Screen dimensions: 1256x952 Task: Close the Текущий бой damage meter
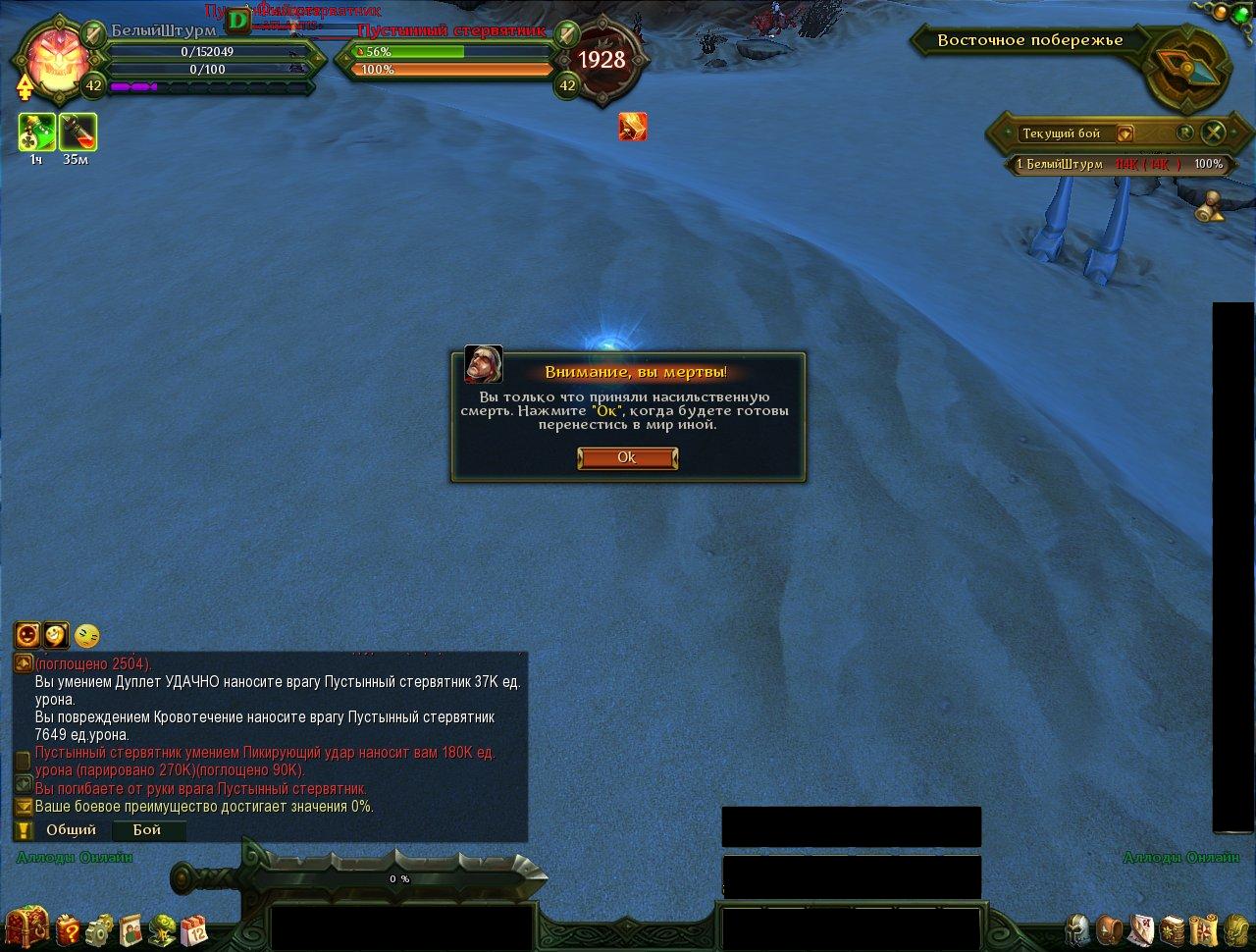coord(1215,132)
